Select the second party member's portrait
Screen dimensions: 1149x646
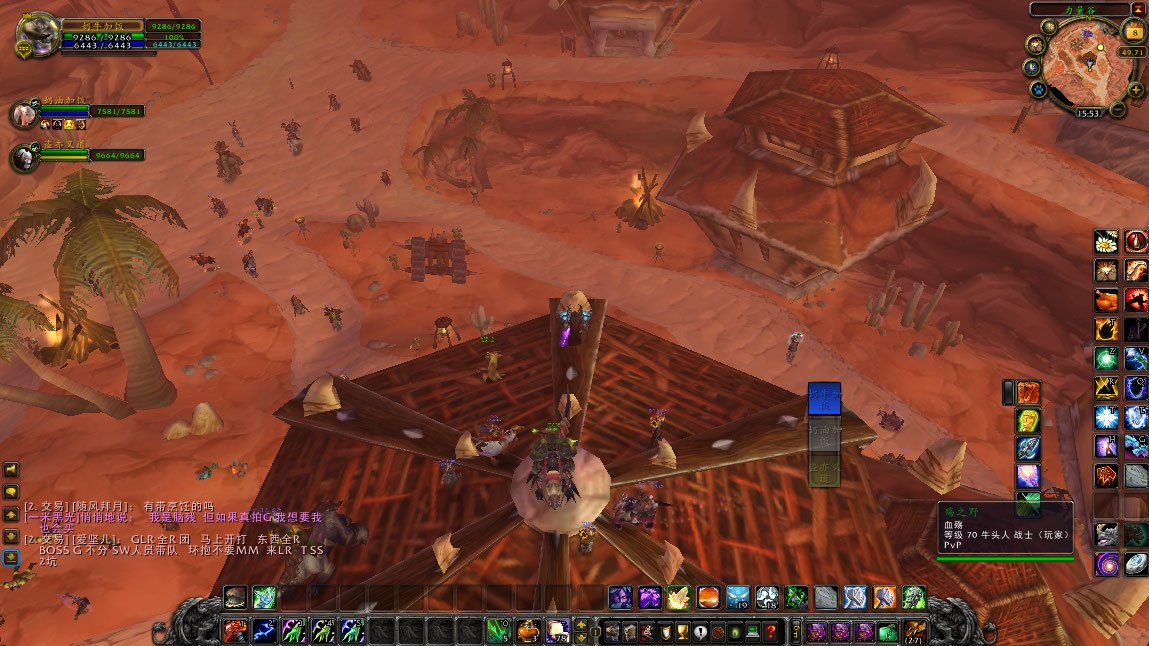[x=23, y=158]
